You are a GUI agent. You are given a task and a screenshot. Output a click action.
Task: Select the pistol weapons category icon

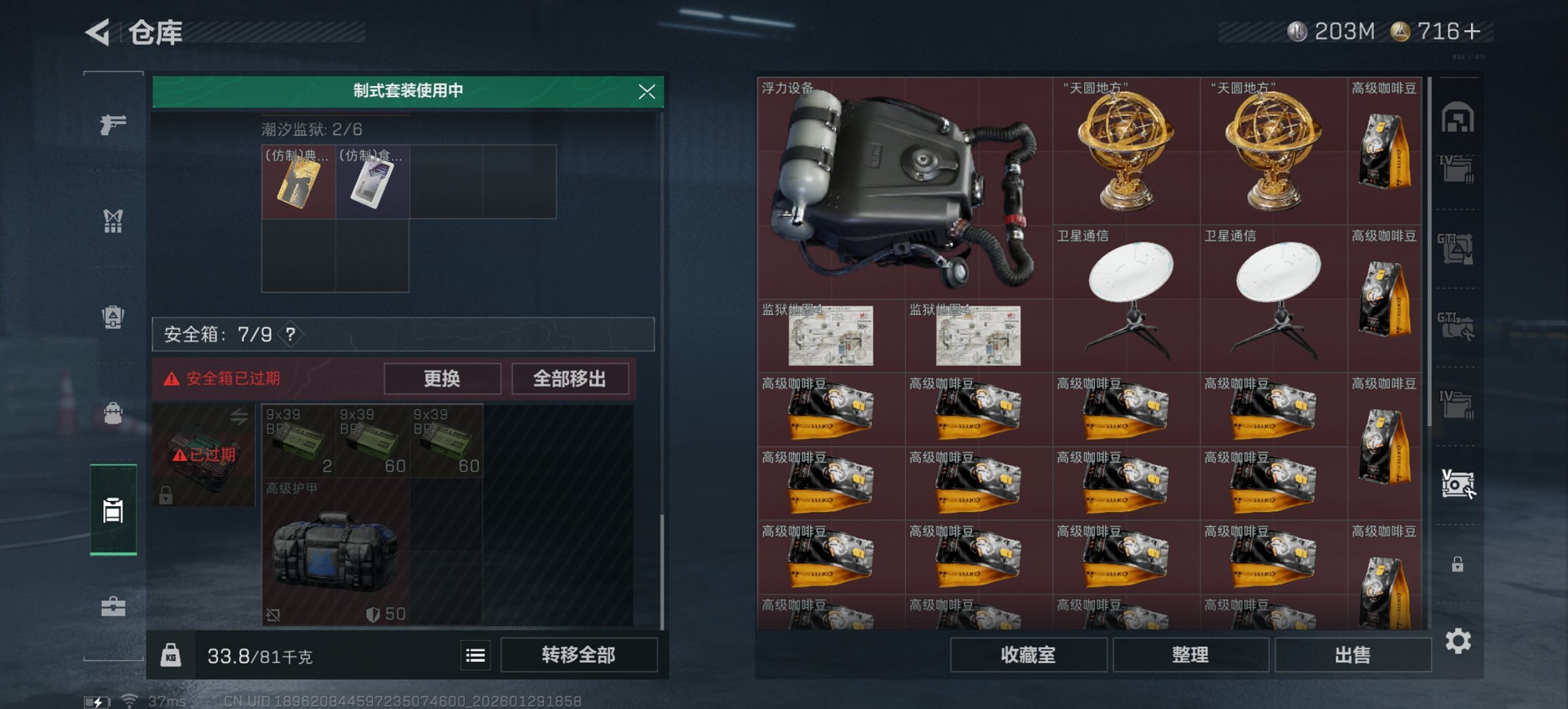point(114,125)
